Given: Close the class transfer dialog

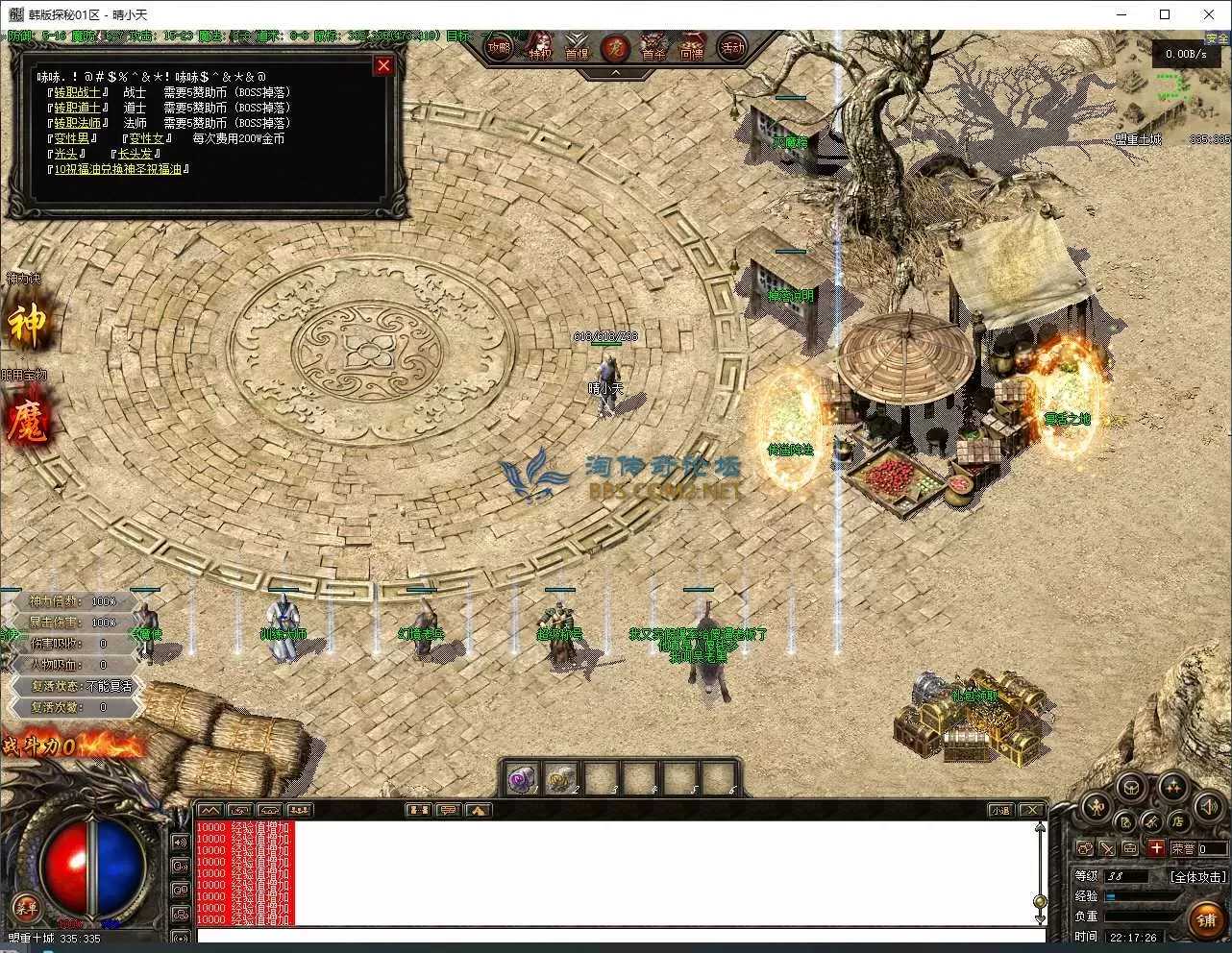Looking at the screenshot, I should 383,65.
